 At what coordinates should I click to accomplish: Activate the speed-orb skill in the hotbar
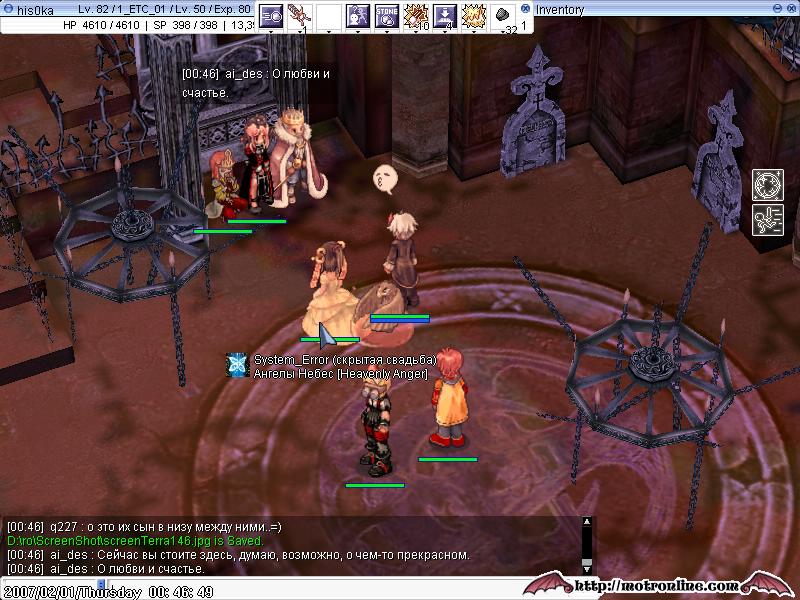271,15
